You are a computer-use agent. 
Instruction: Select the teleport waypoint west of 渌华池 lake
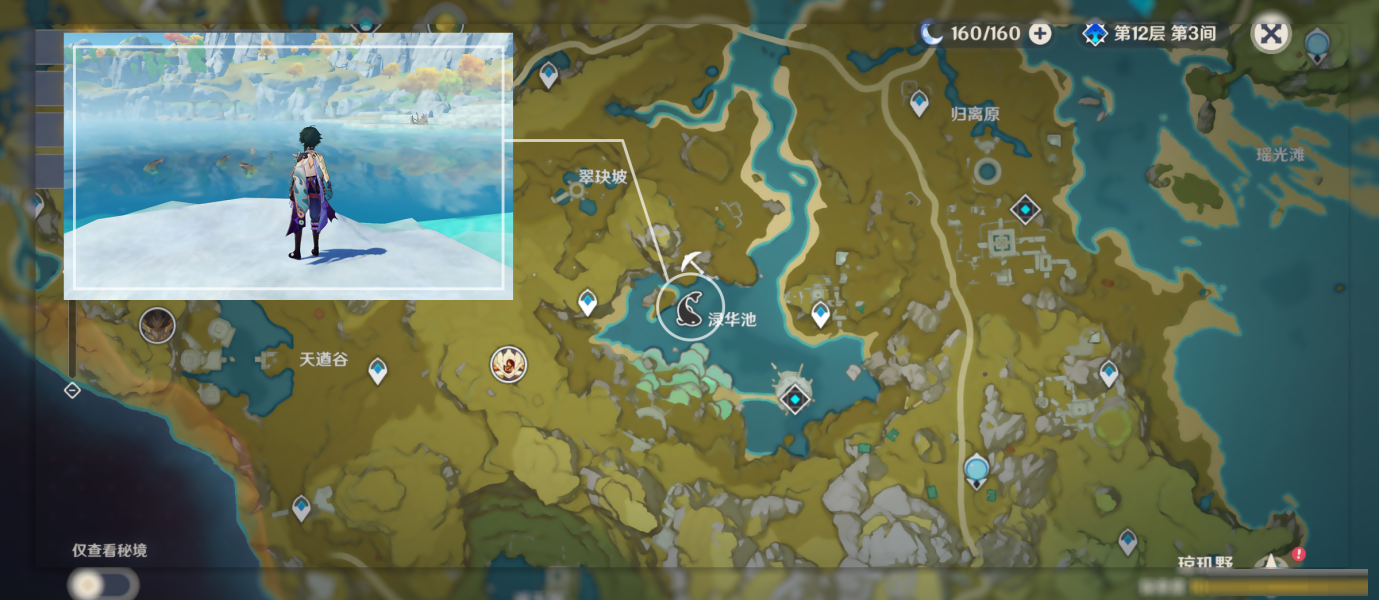pos(587,301)
